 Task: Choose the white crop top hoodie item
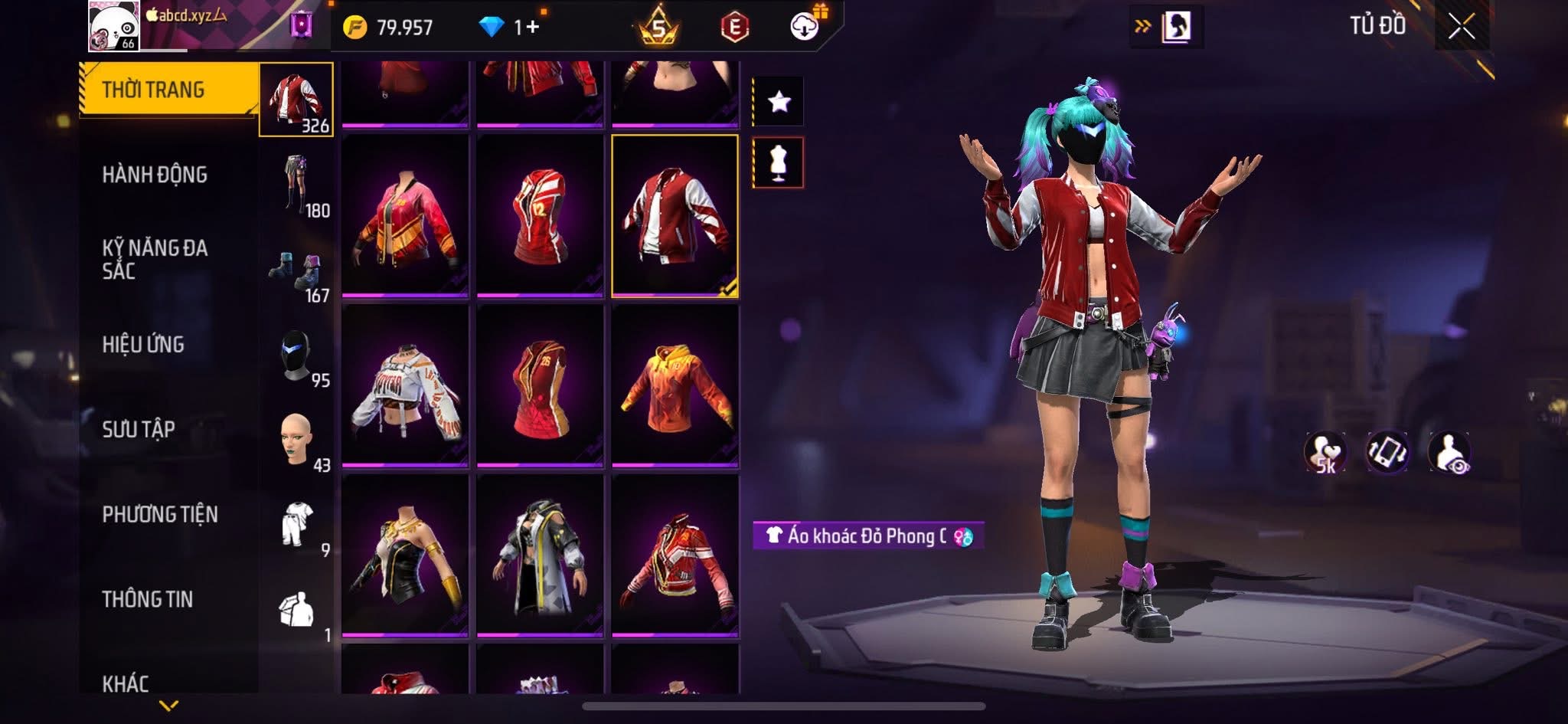[x=405, y=385]
